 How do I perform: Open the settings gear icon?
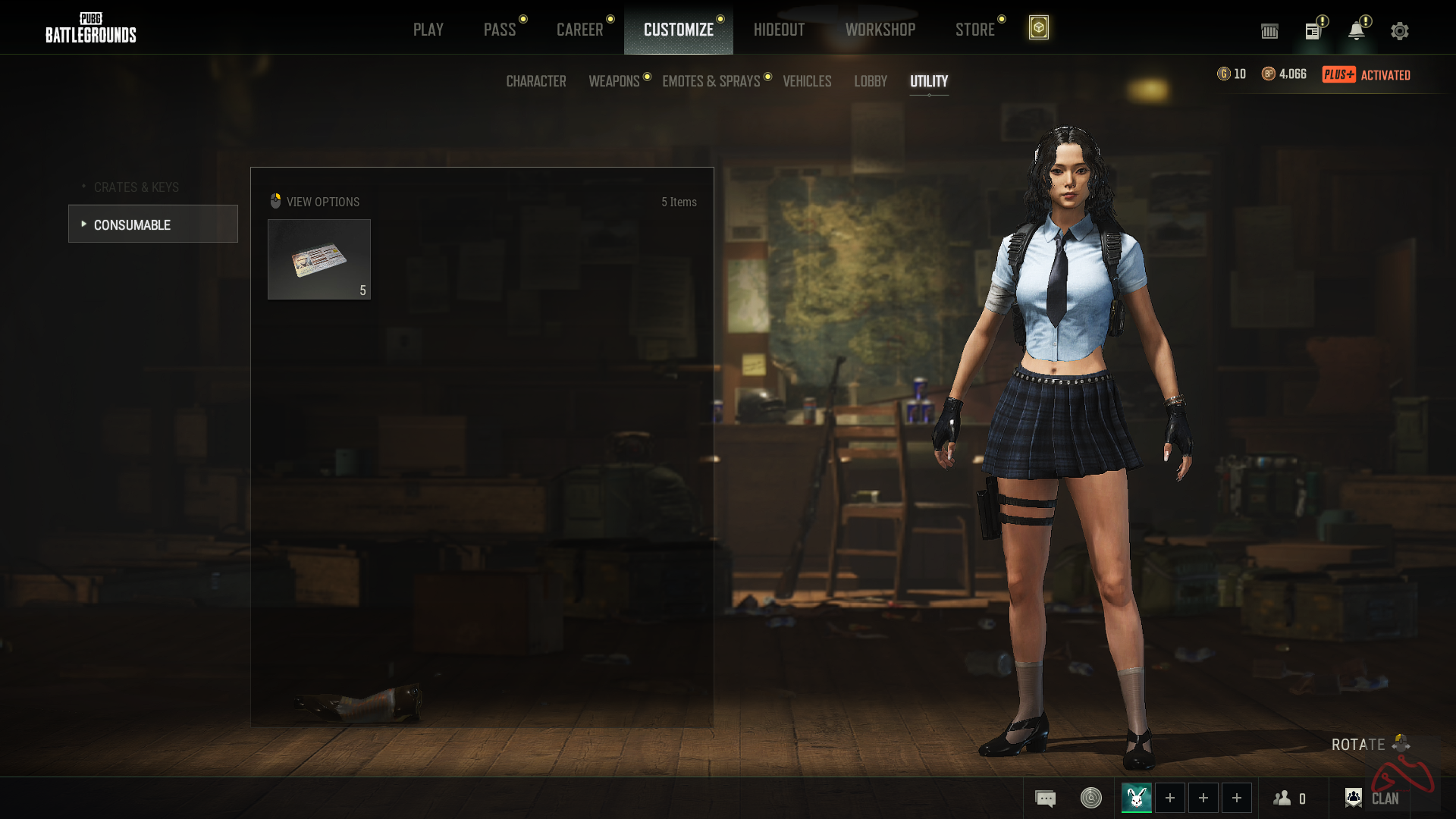[x=1400, y=31]
